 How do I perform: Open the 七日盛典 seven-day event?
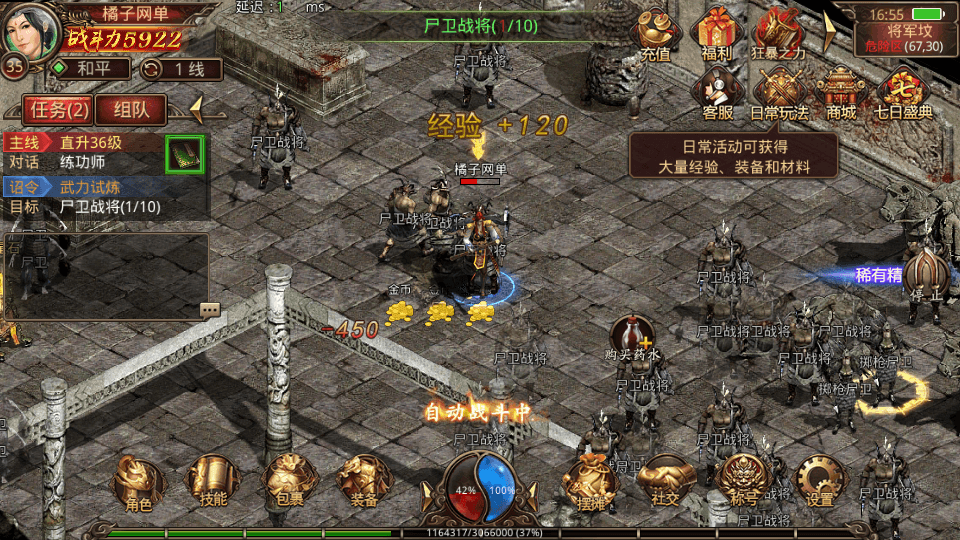[903, 92]
